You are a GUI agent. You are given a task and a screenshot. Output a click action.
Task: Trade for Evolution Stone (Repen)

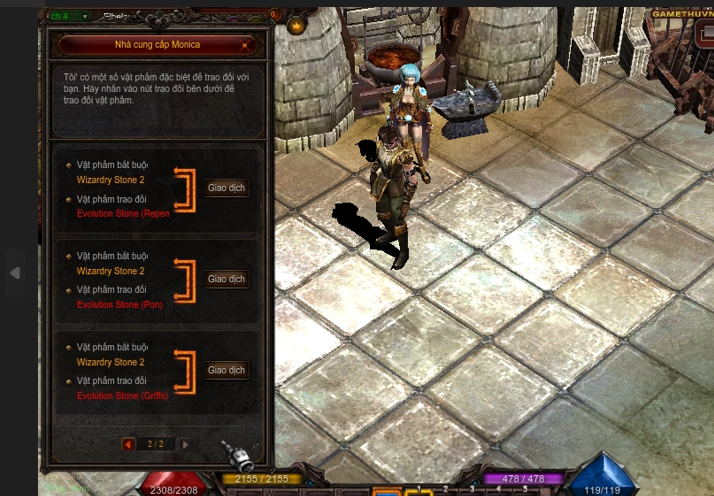tap(227, 188)
